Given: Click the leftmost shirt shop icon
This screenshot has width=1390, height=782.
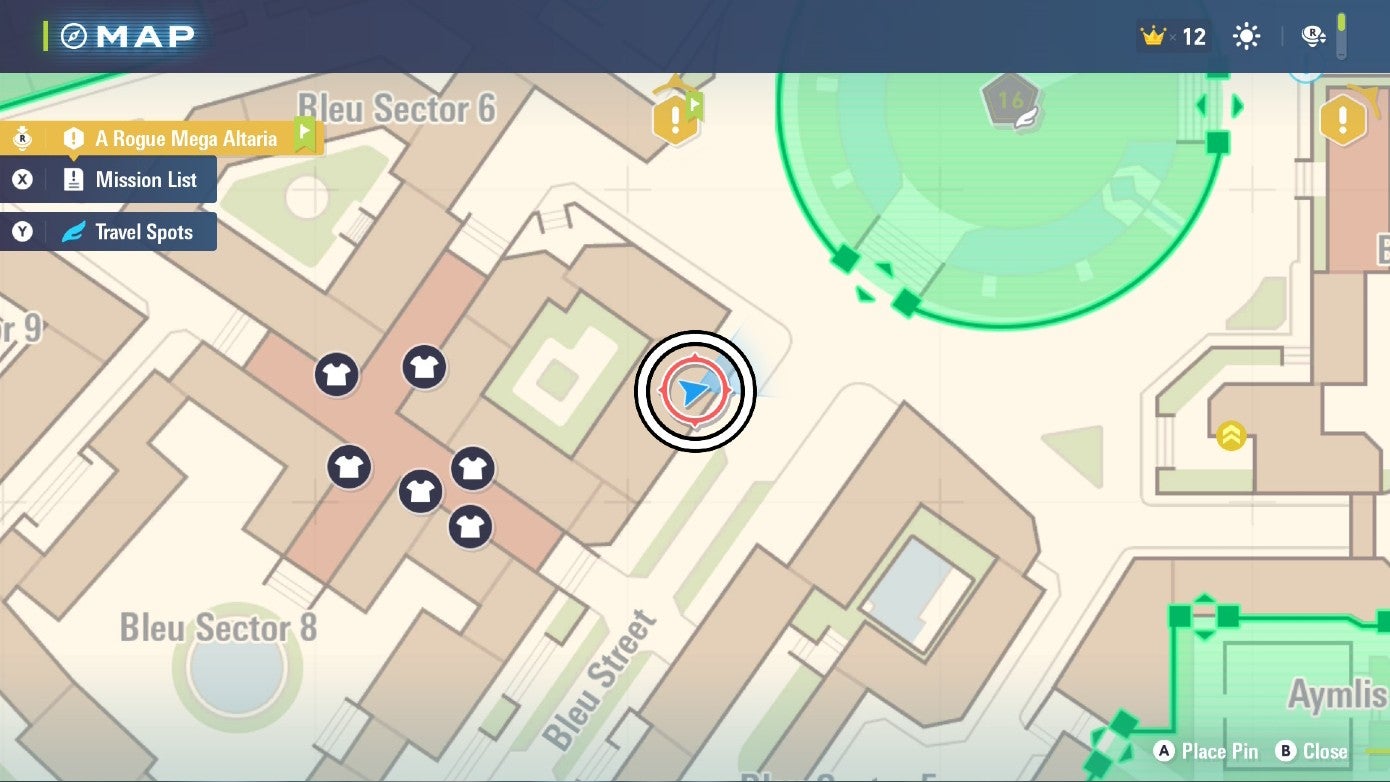Looking at the screenshot, I should point(337,373).
